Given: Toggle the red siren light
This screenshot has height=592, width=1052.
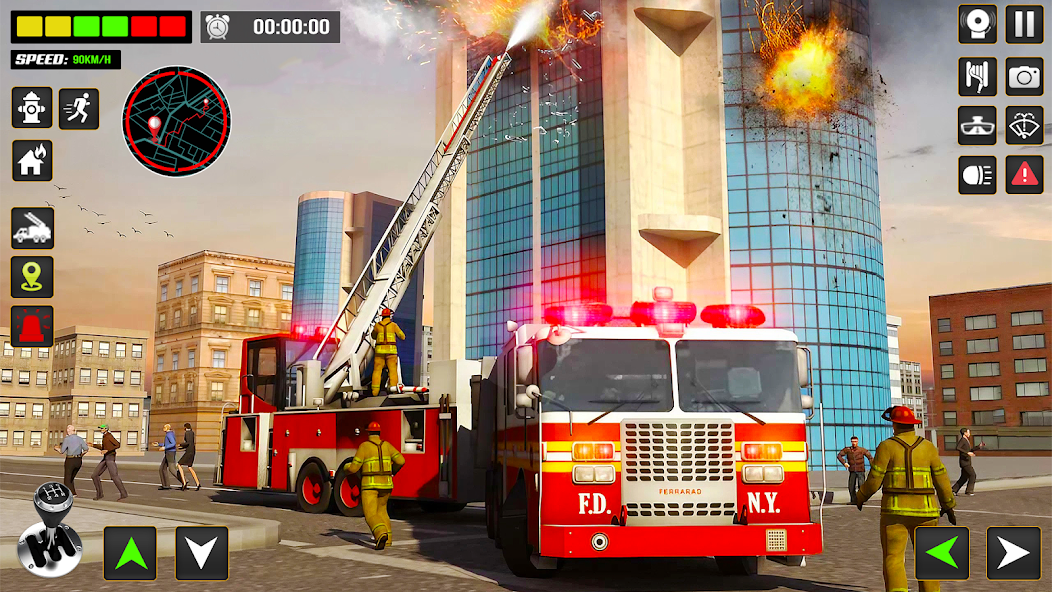Looking at the screenshot, I should point(32,326).
